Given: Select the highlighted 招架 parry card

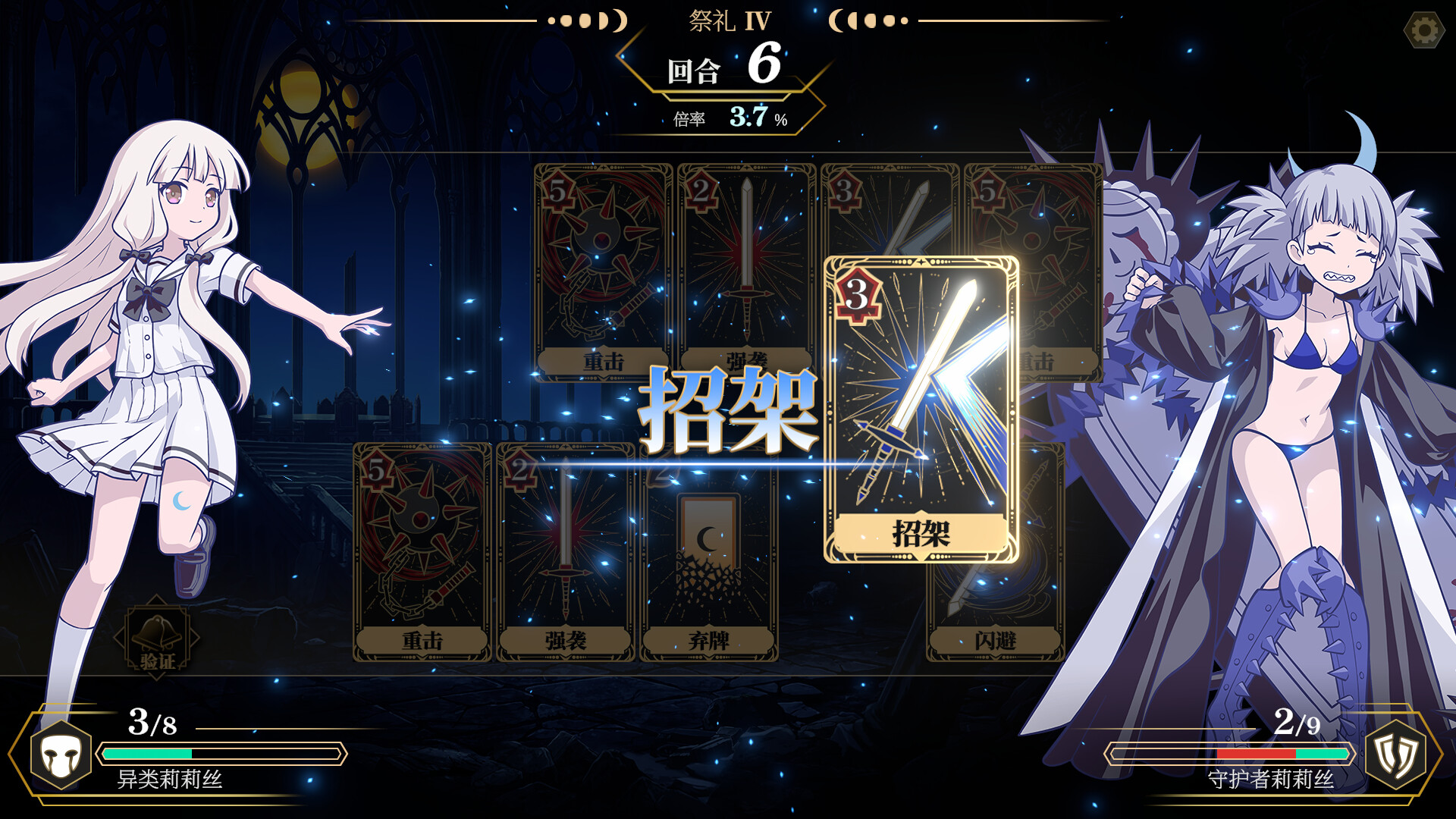Looking at the screenshot, I should (x=921, y=409).
